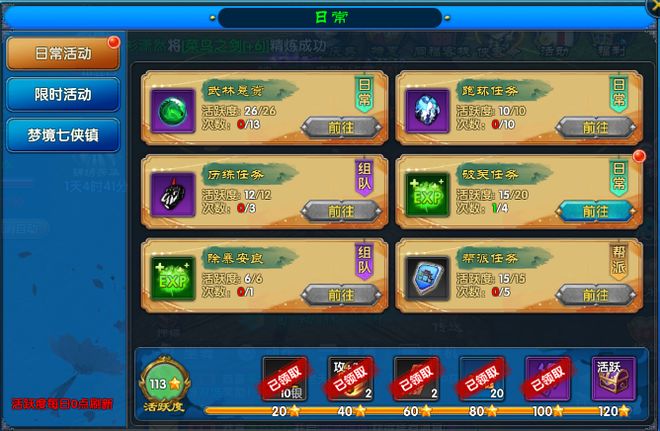Open the 限时活动 tab
The image size is (660, 431).
[62, 95]
